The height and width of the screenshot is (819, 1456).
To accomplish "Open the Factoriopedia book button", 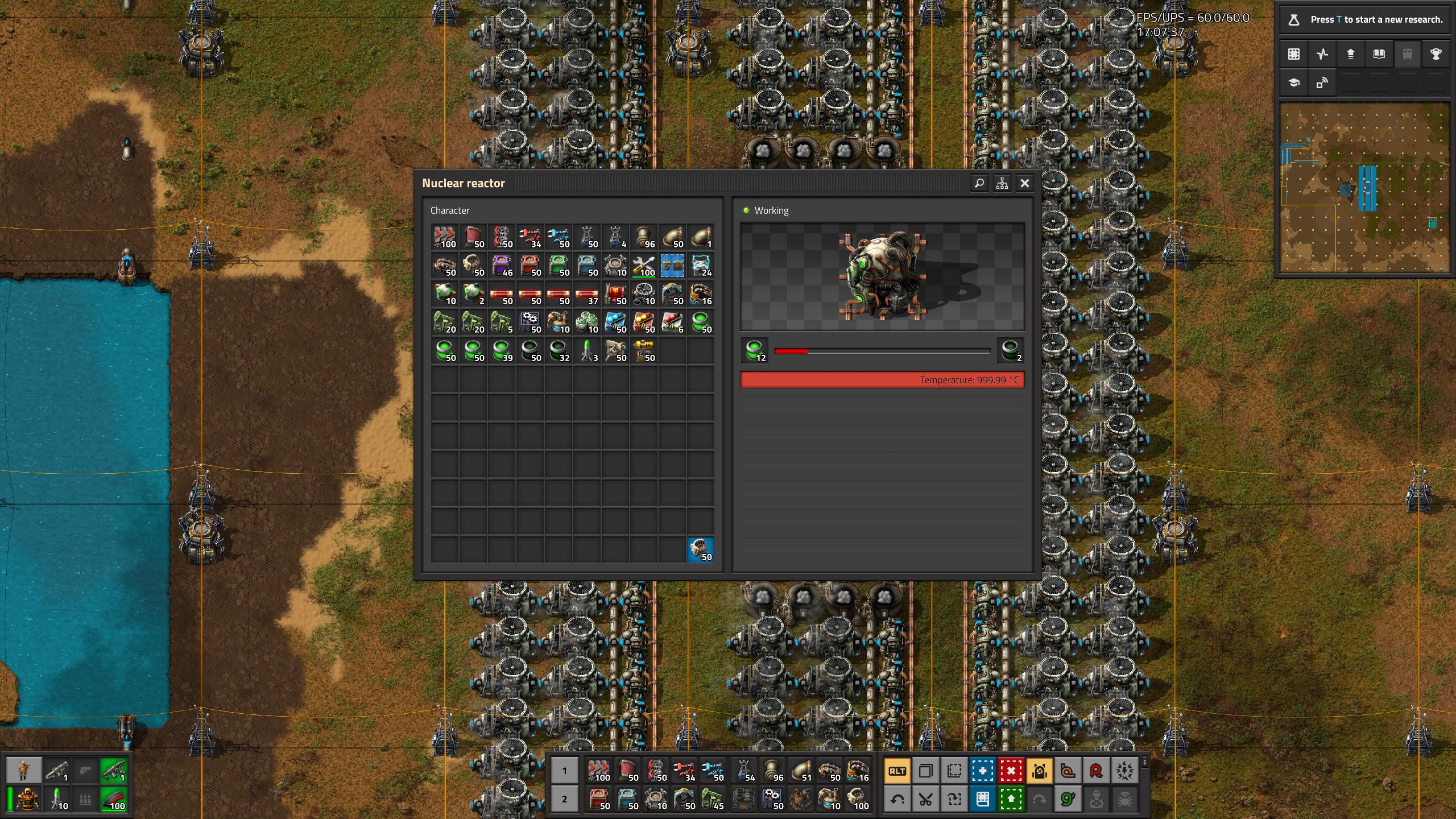I will 1379,54.
